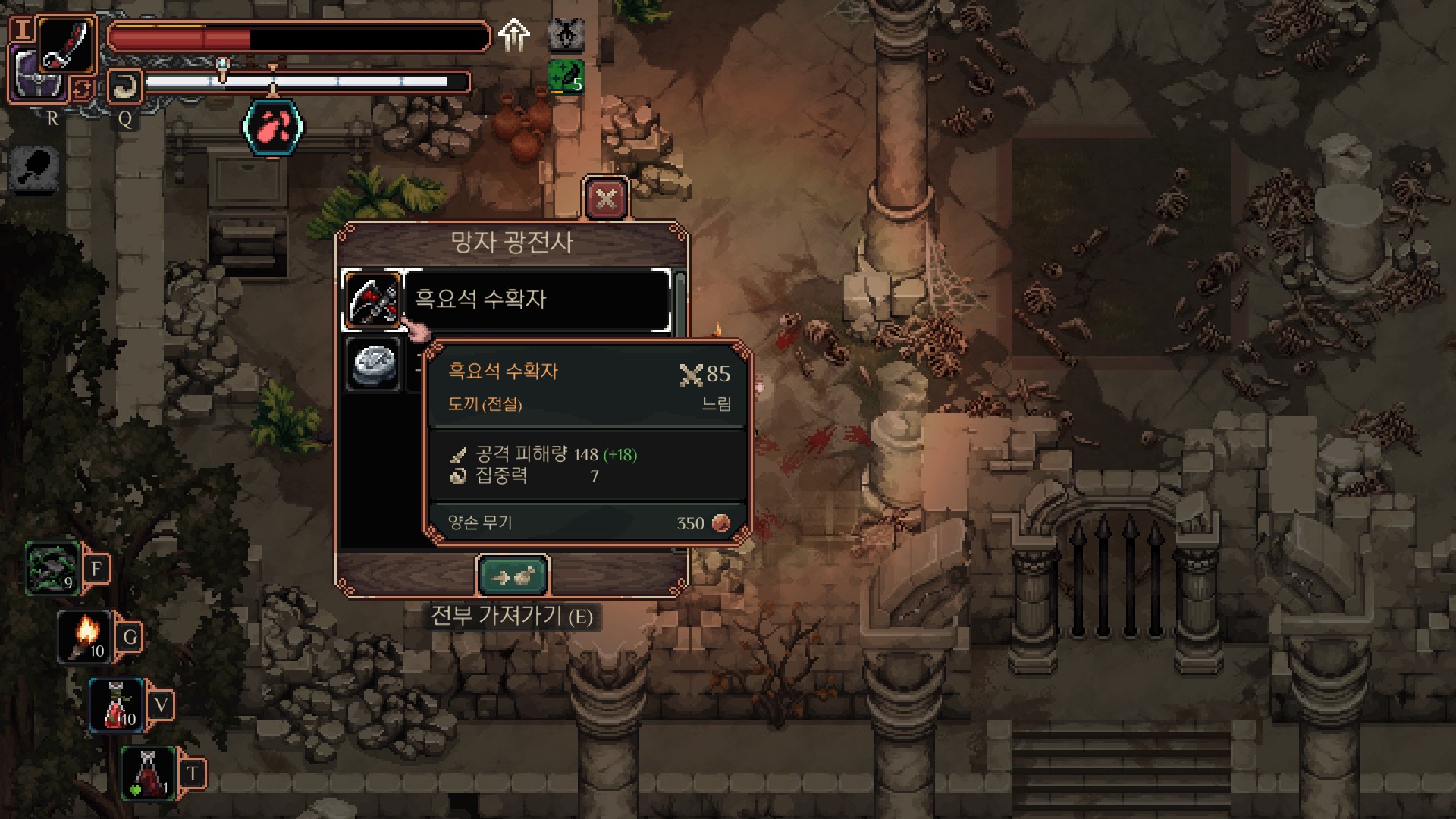Image resolution: width=1456 pixels, height=819 pixels.
Task: Use the dark red heart potion slot
Action: [x=149, y=773]
